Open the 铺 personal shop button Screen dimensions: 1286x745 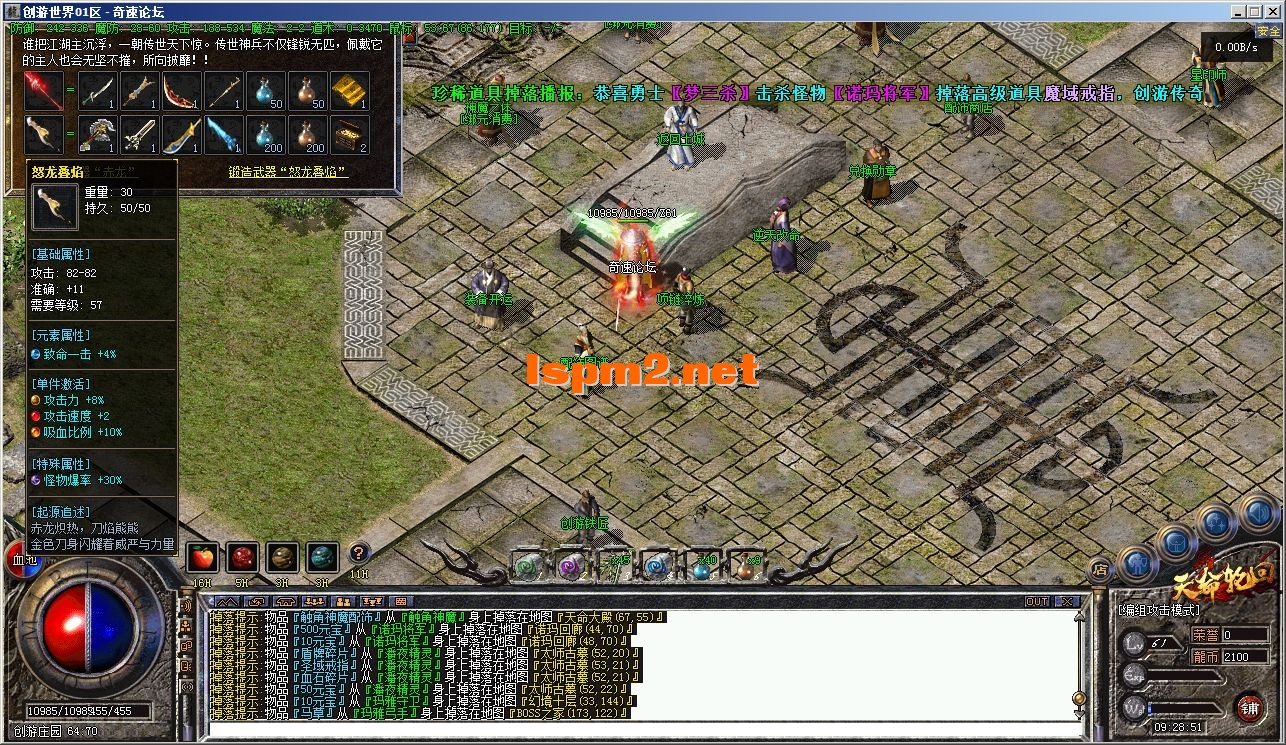click(1250, 708)
